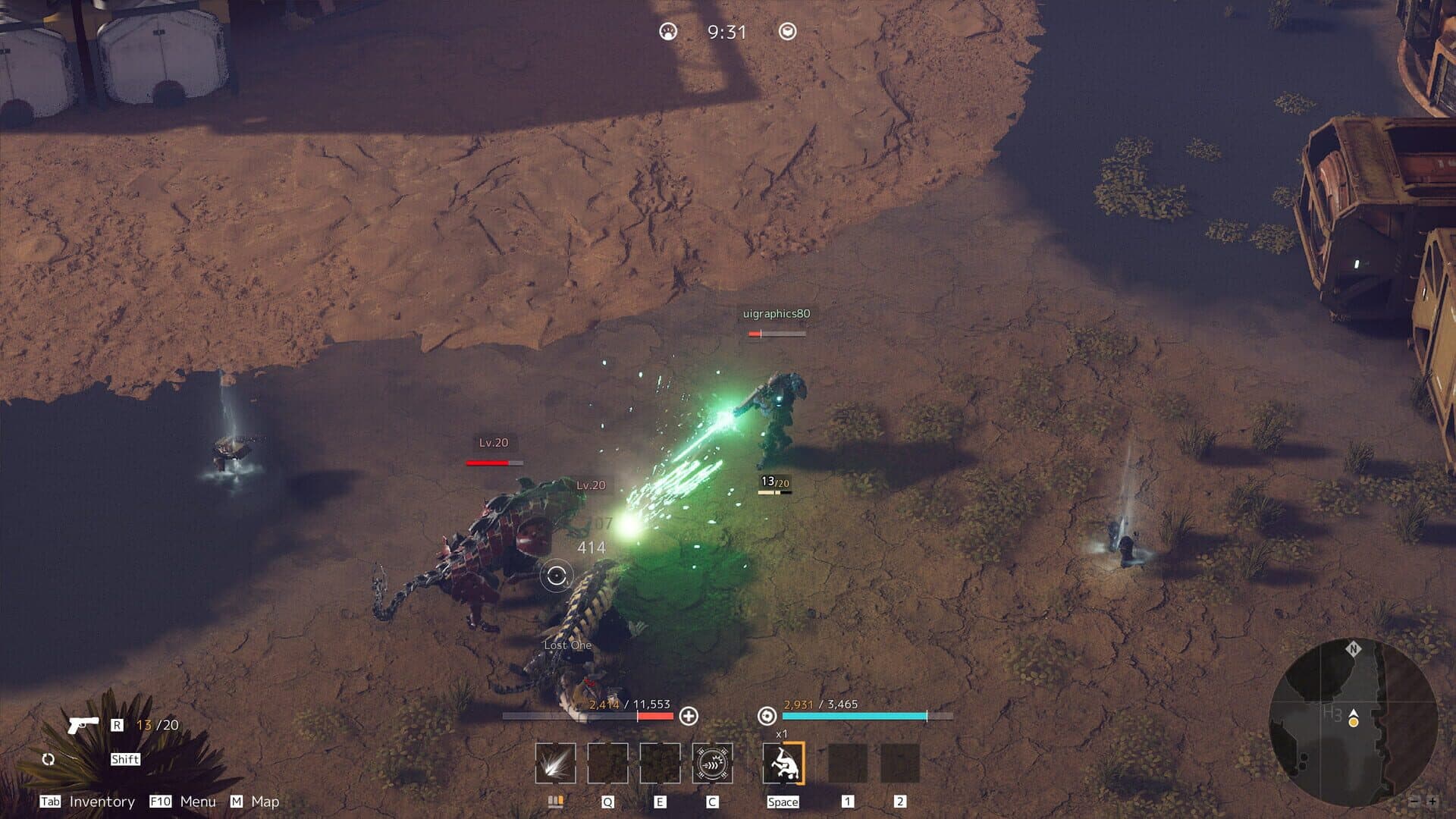Click the round icon right of timer
The width and height of the screenshot is (1456, 819).
pos(788,32)
